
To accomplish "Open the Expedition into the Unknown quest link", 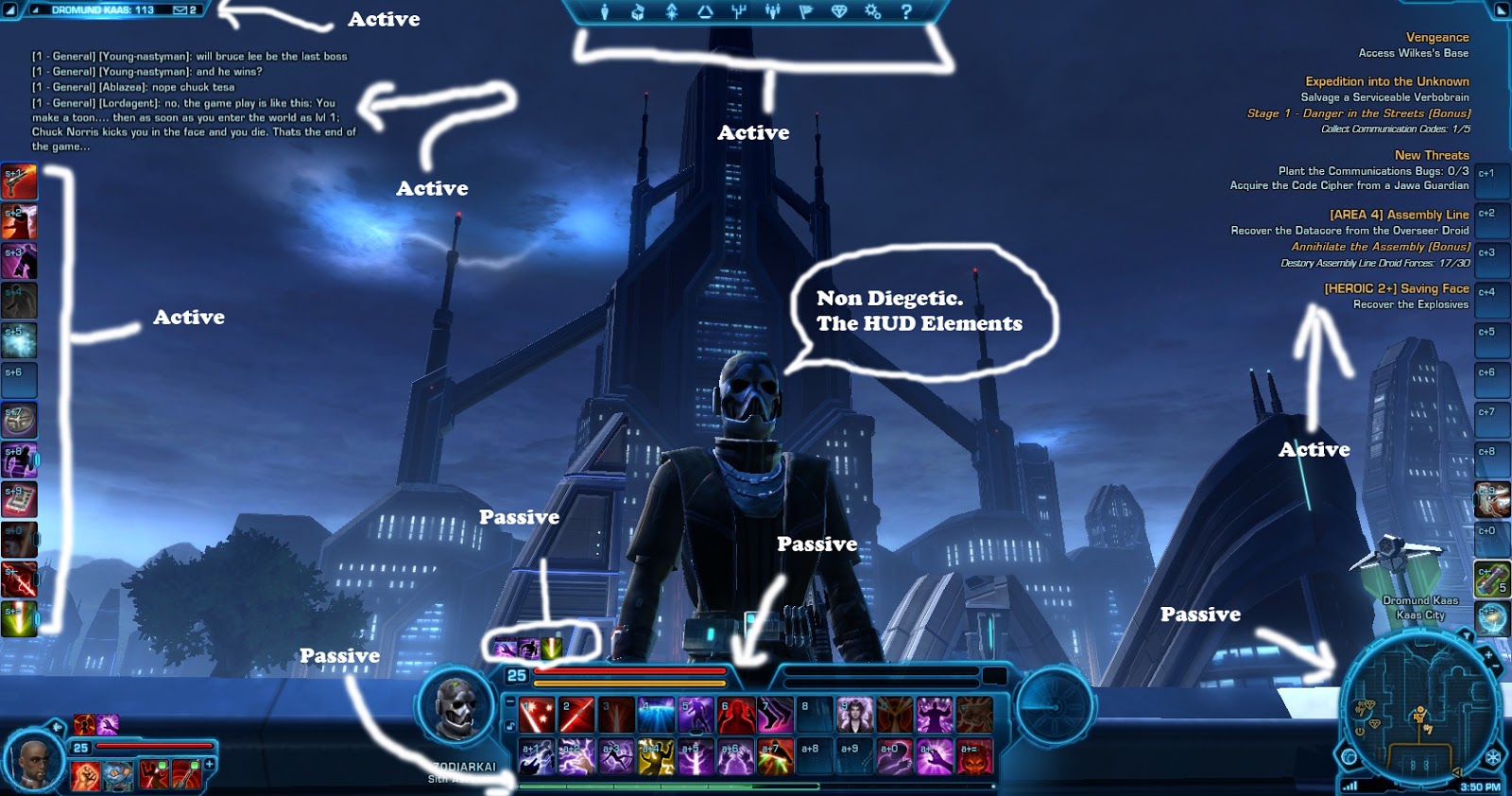I will [1386, 81].
